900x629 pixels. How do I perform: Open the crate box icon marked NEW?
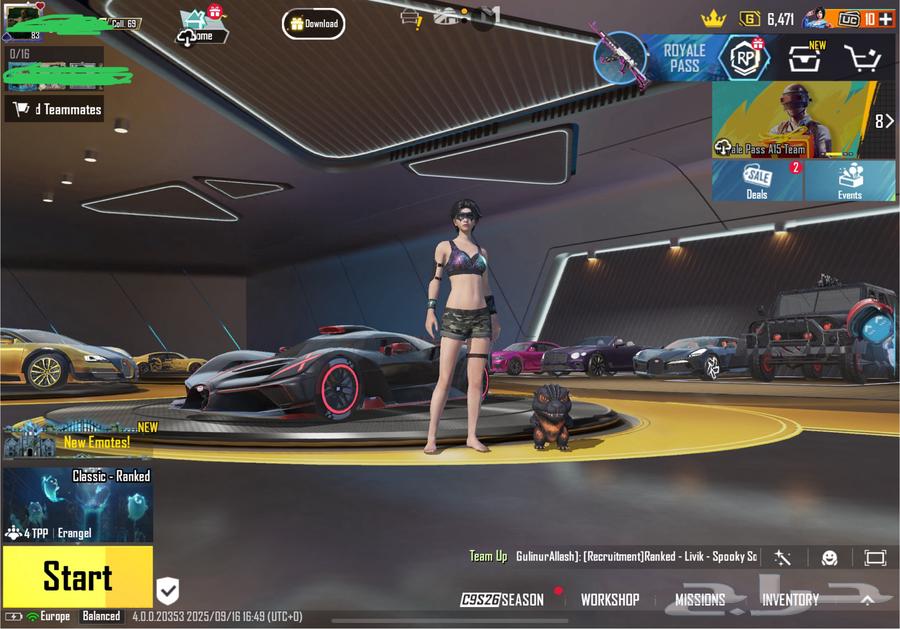click(x=805, y=58)
